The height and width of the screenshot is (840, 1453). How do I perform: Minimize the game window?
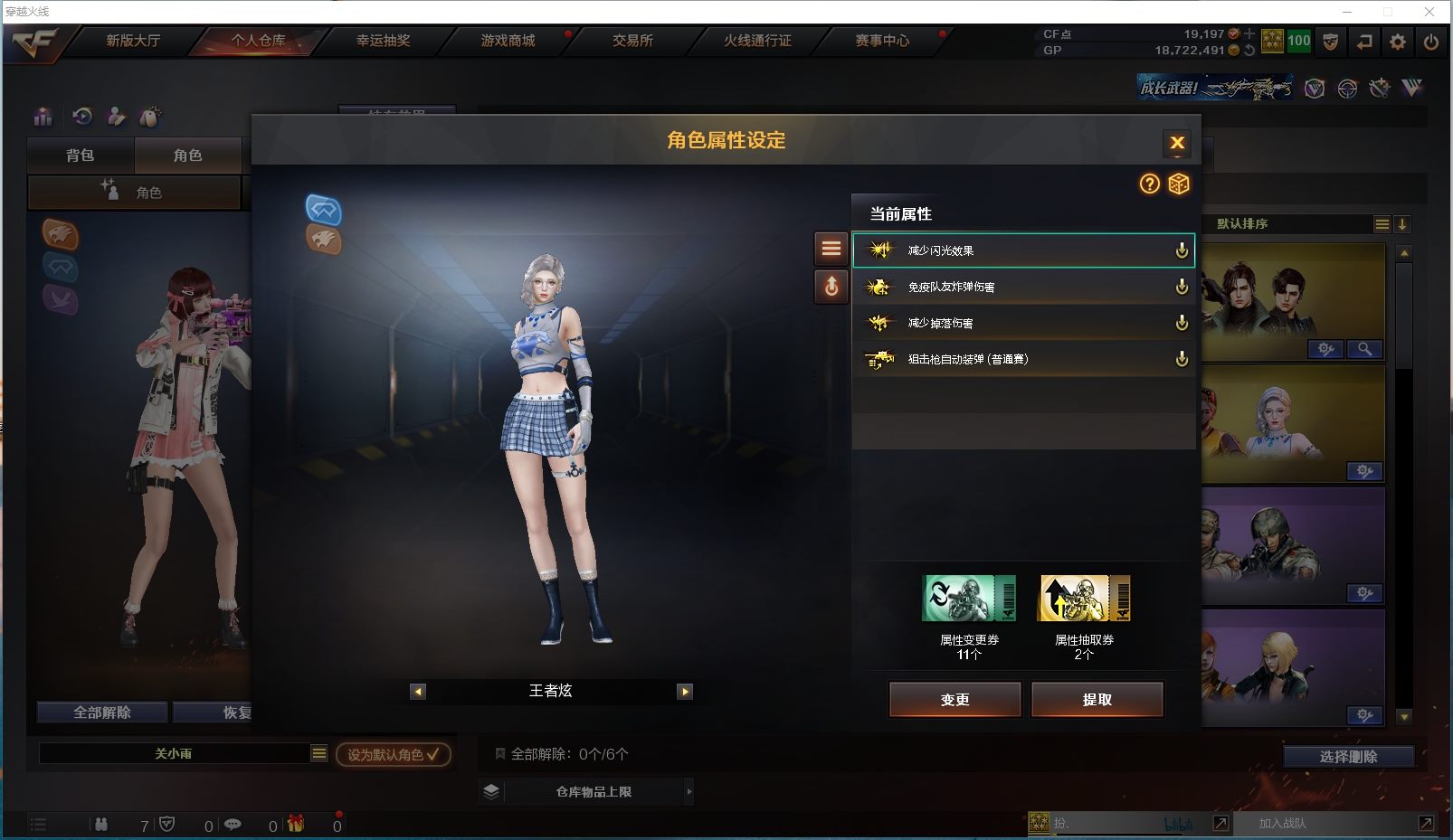coord(1347,12)
